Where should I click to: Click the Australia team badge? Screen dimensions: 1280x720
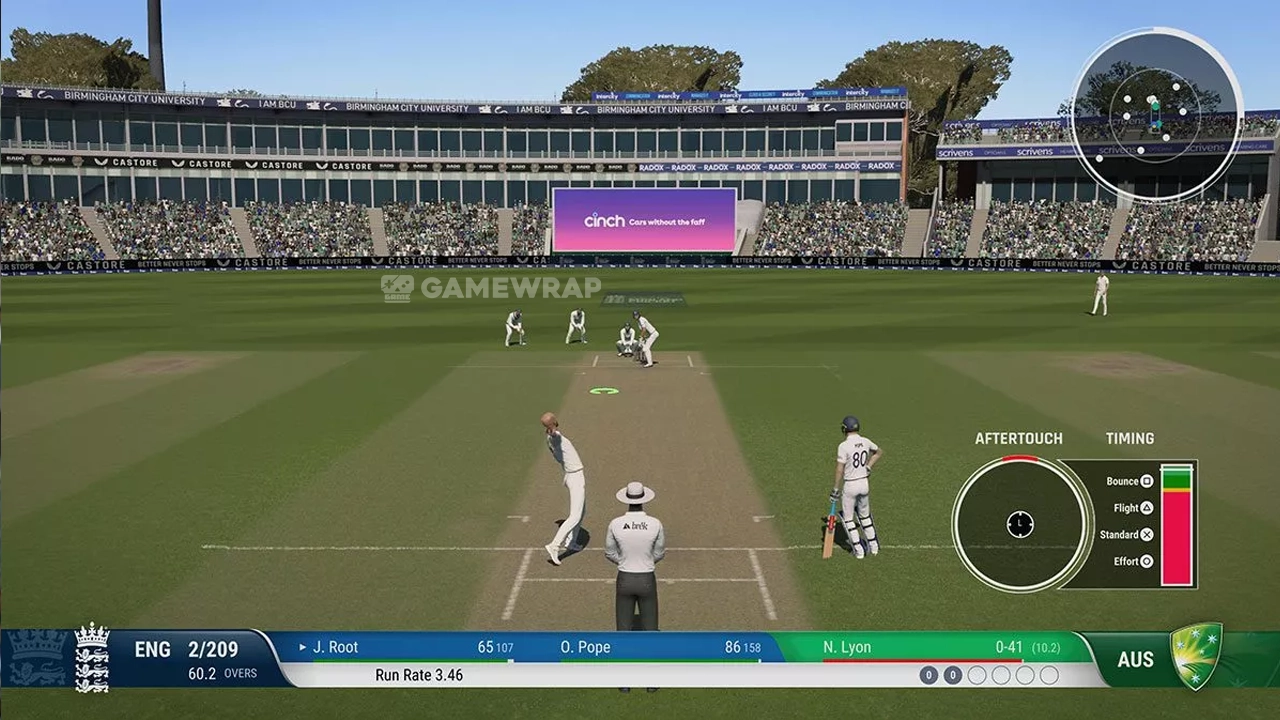click(1196, 656)
